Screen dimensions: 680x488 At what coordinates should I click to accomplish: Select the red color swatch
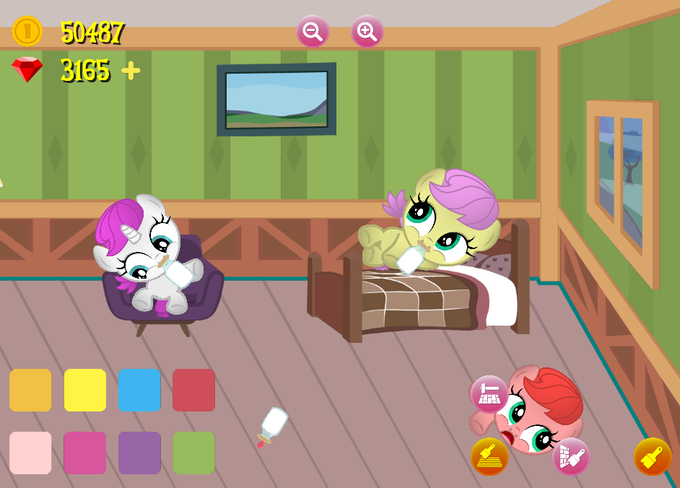[x=193, y=390]
